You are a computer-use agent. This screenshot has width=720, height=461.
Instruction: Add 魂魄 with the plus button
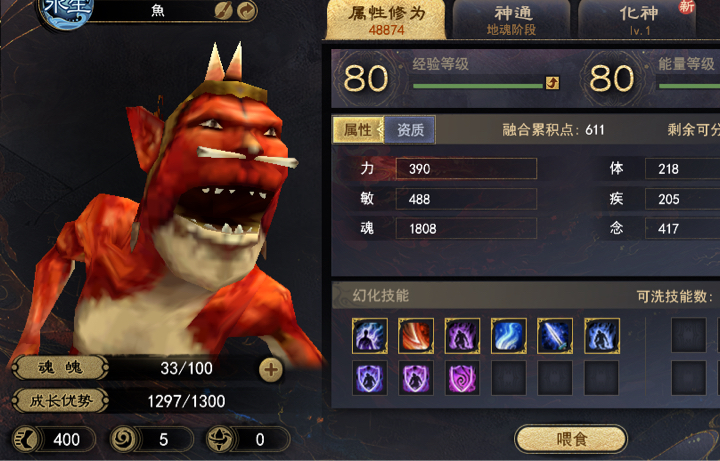tap(271, 368)
